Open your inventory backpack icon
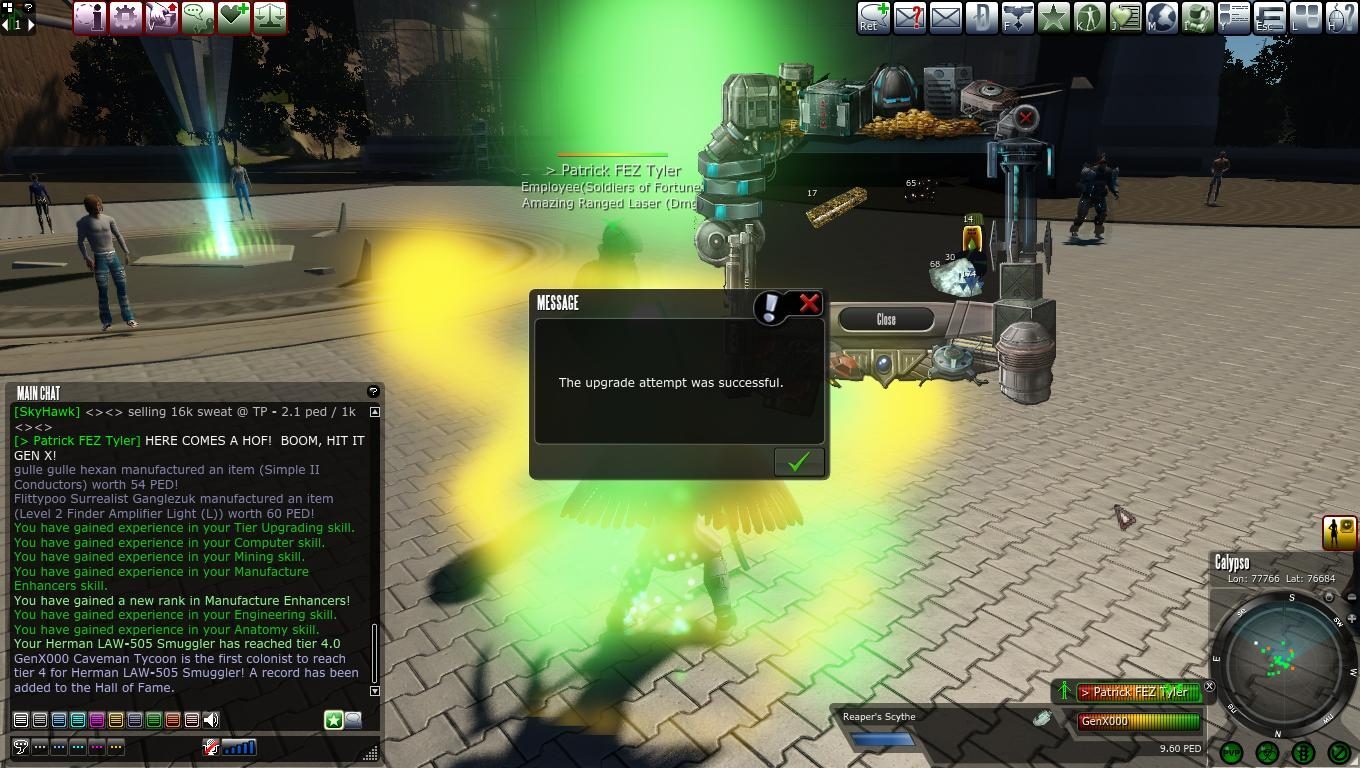1360x768 pixels. [x=1198, y=17]
